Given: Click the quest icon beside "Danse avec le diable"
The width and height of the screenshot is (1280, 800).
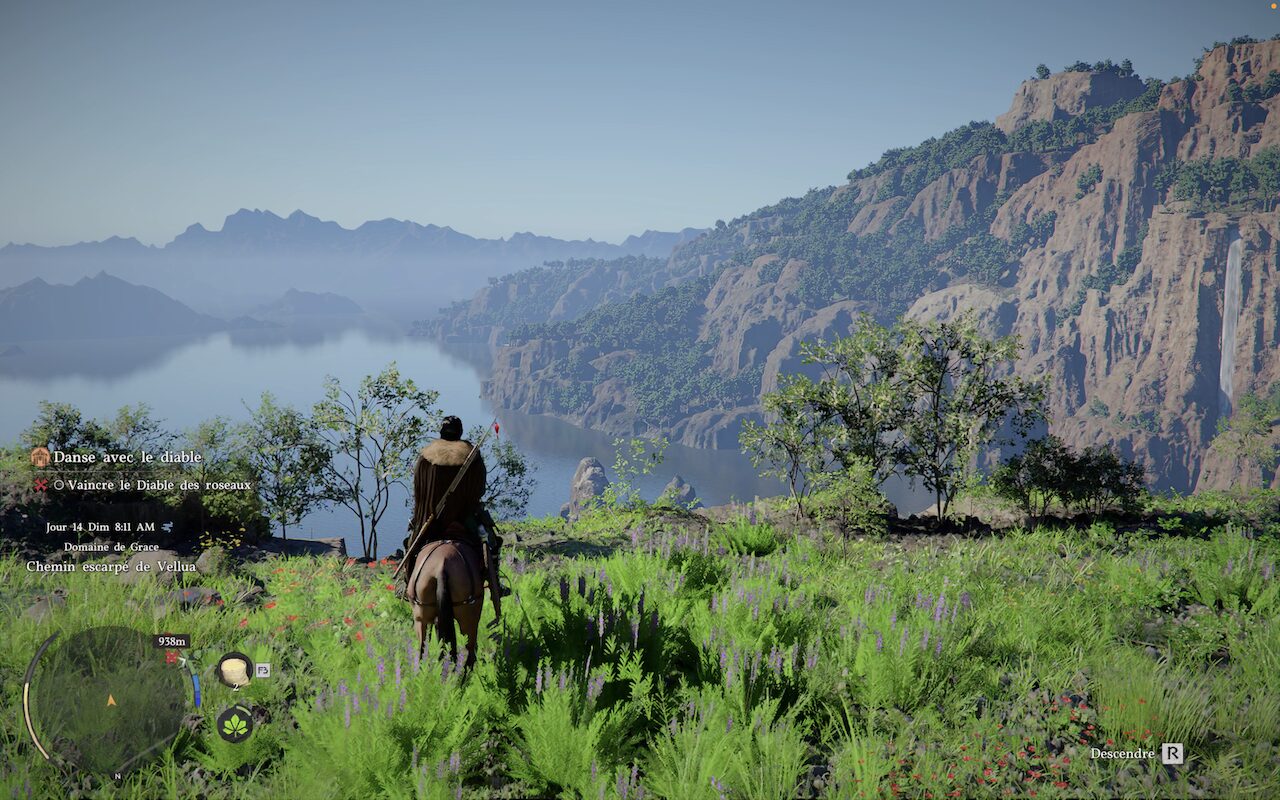Looking at the screenshot, I should coord(40,457).
